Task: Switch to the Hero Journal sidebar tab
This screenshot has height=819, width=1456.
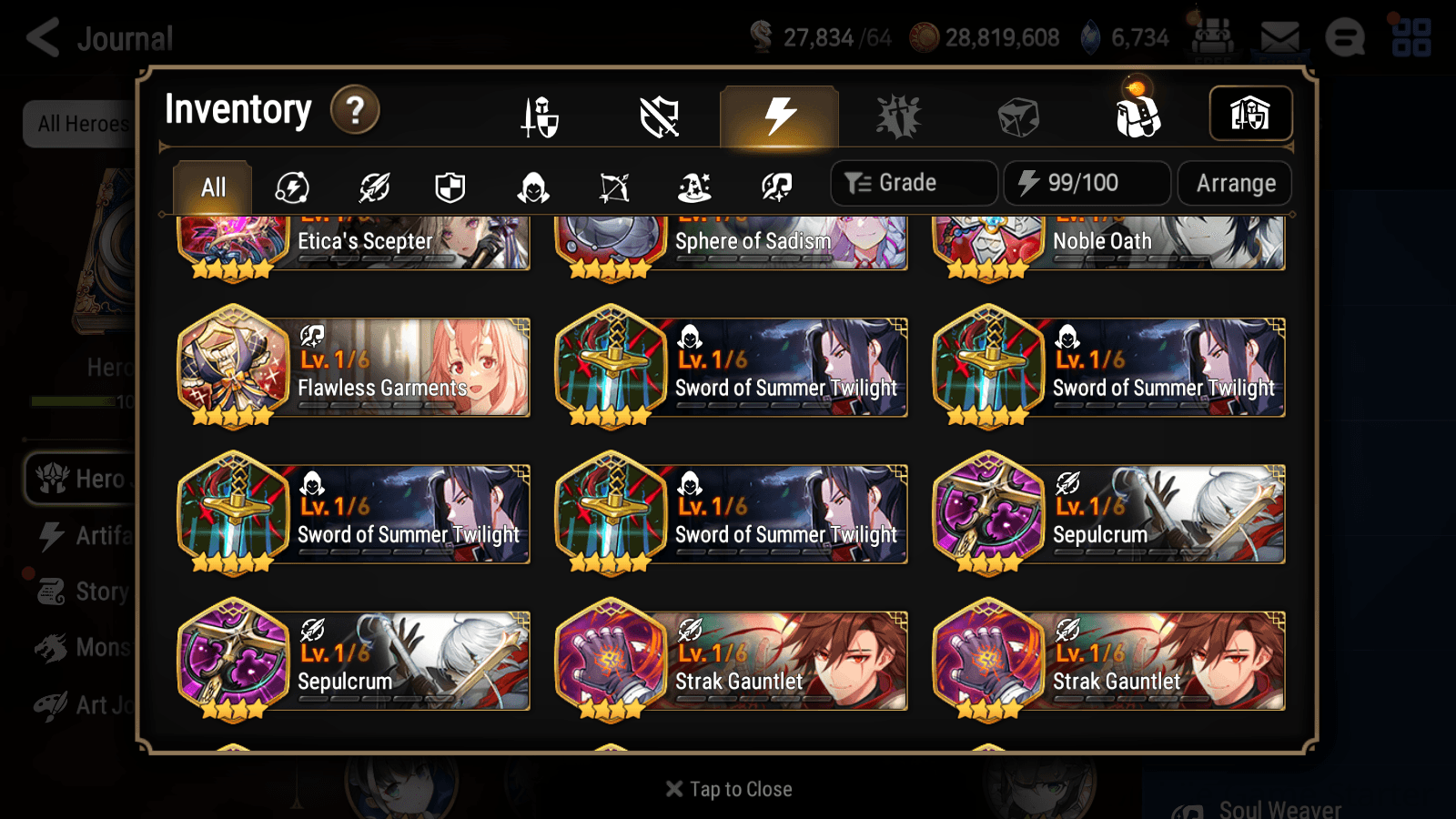Action: click(x=91, y=479)
